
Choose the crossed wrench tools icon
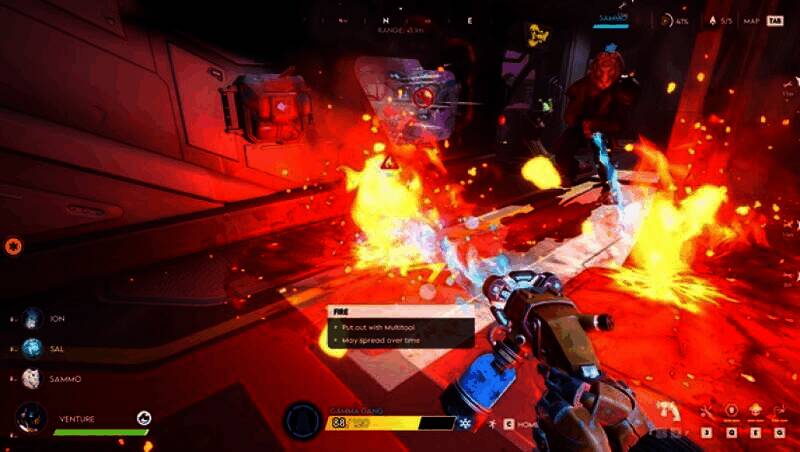point(706,411)
